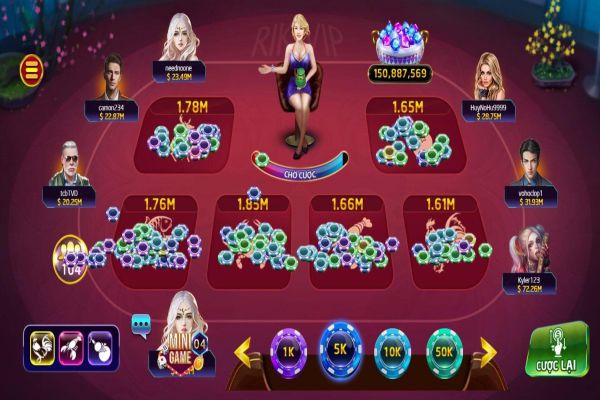Open the jackpot gem pot showing 150,887,569
The image size is (600, 400).
(400, 47)
